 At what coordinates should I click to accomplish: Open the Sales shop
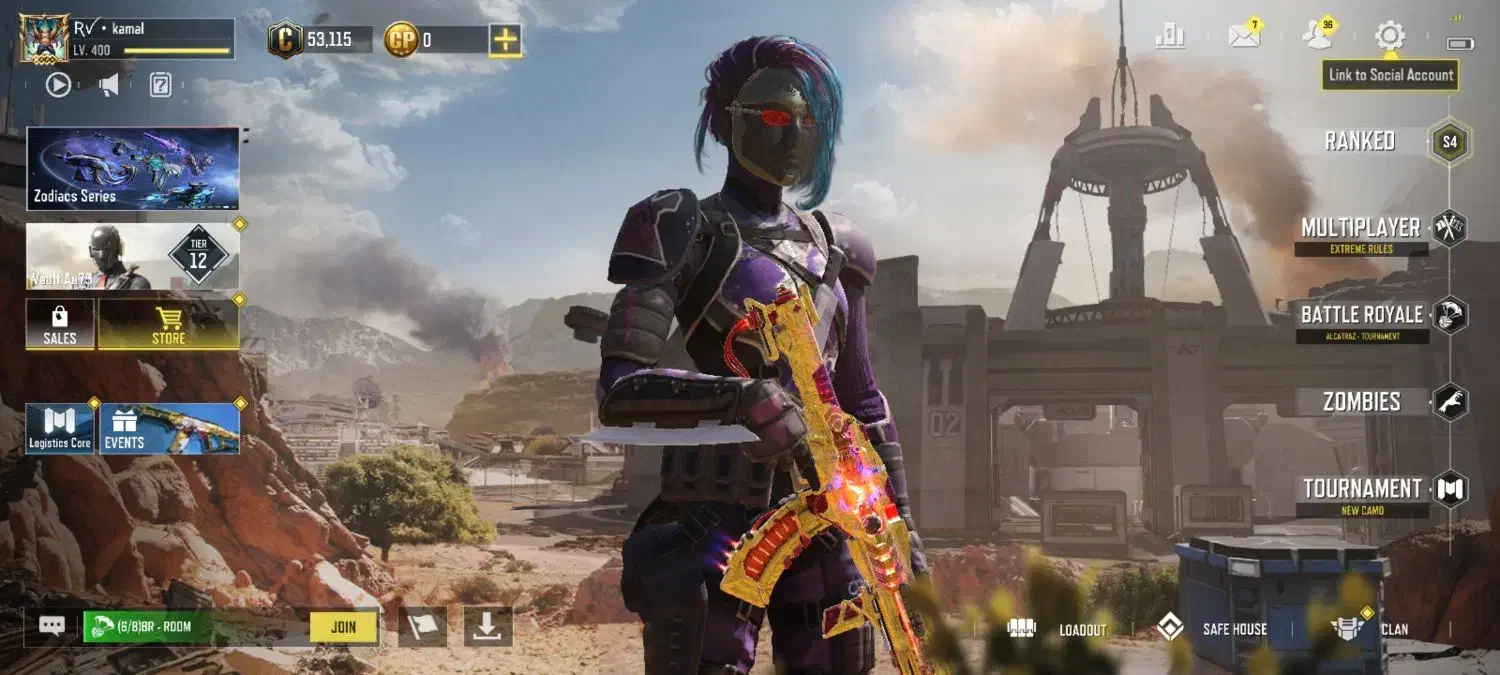click(x=60, y=324)
